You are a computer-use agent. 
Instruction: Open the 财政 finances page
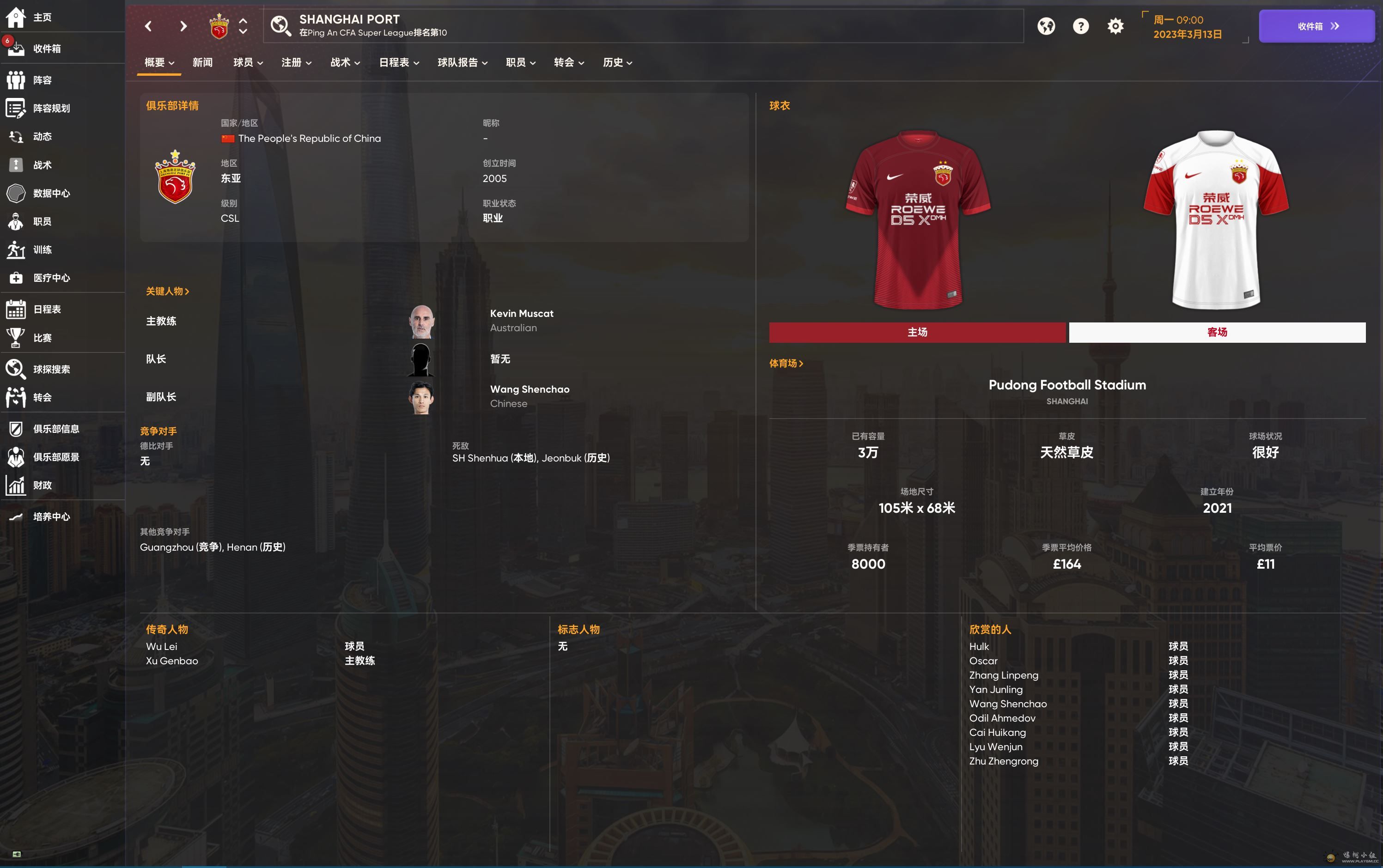click(42, 485)
